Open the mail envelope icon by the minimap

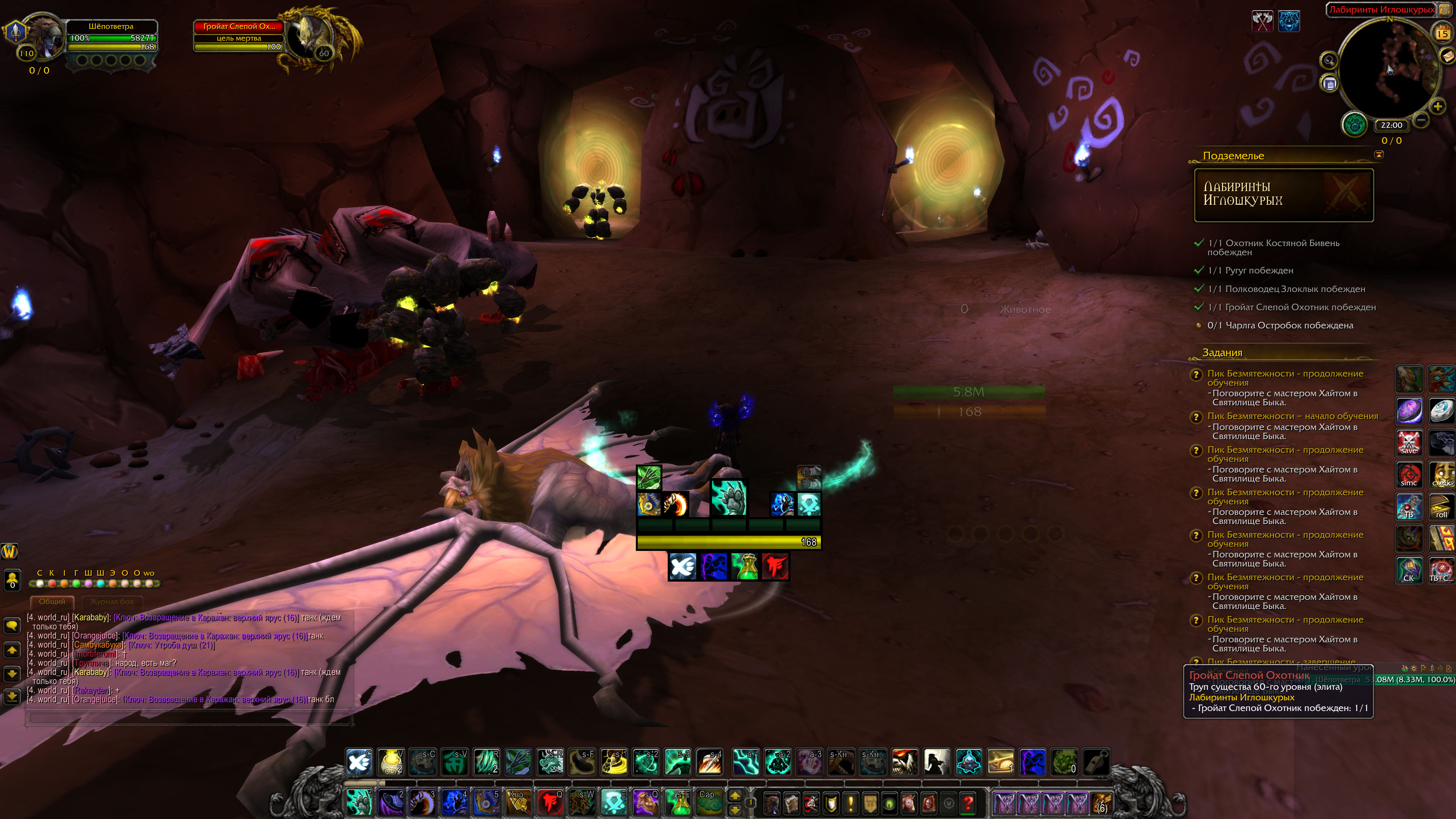pyautogui.click(x=1447, y=55)
